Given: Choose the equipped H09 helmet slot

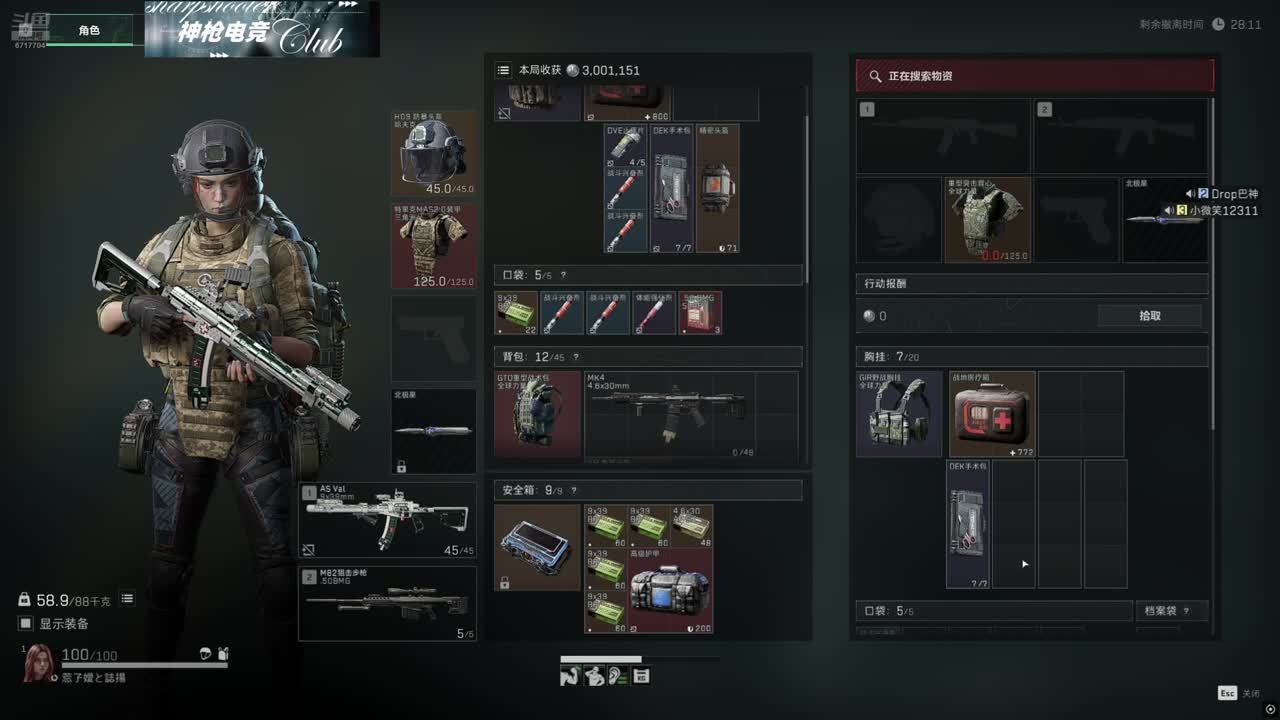Looking at the screenshot, I should 433,153.
